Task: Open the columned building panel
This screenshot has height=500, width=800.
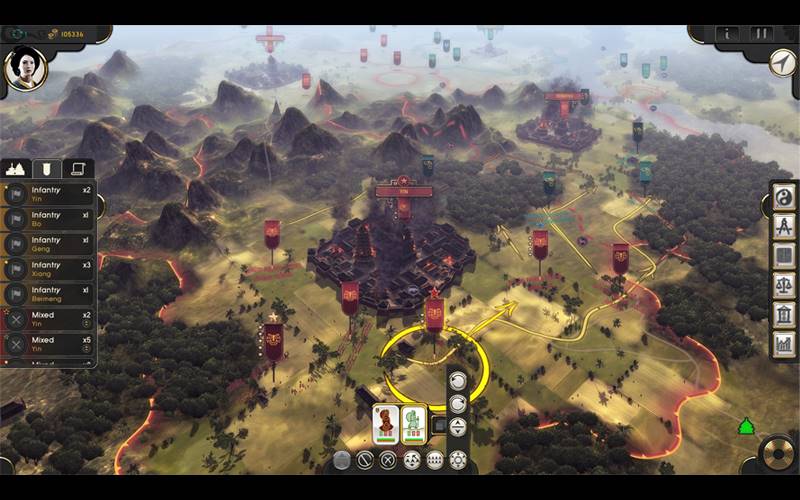Action: [x=784, y=315]
